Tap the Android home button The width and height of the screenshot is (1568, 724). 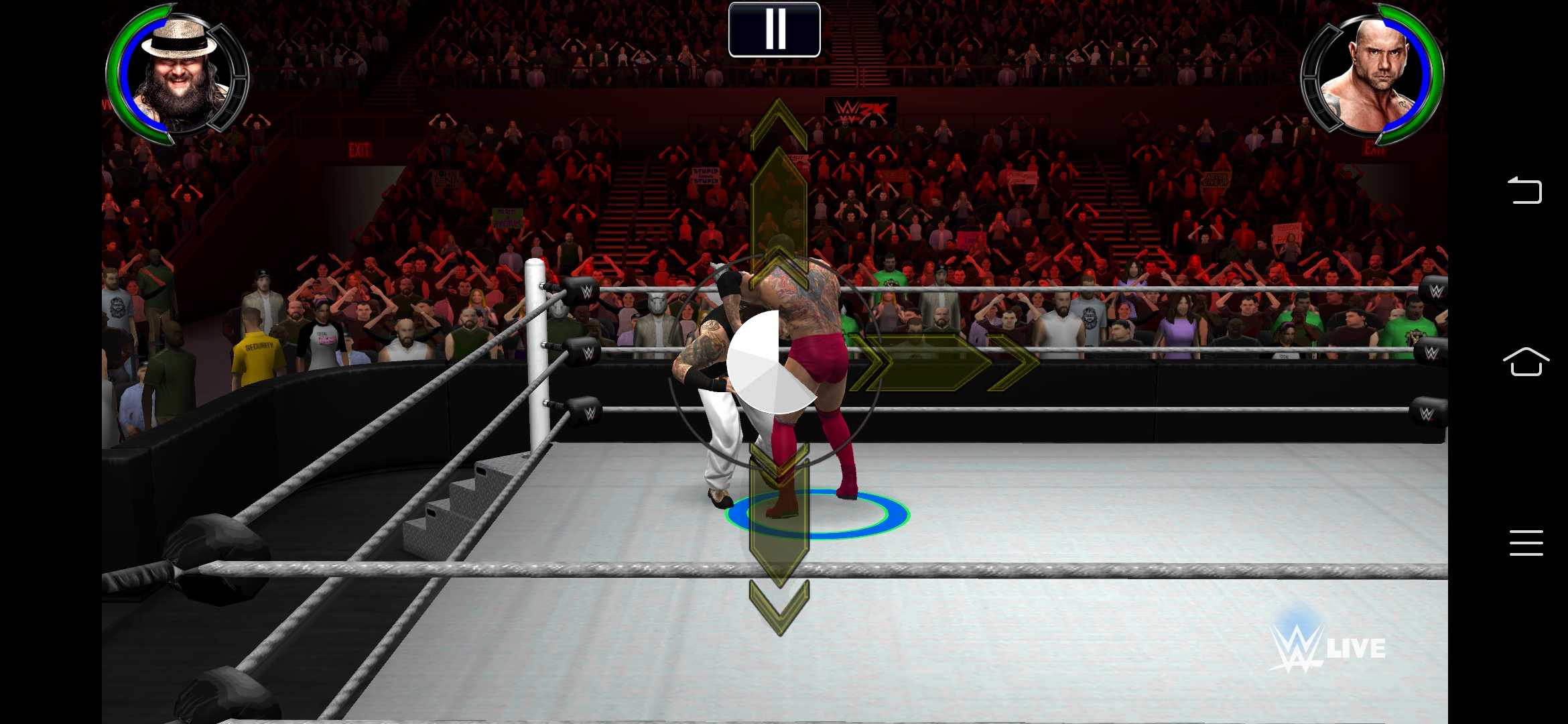[1526, 362]
